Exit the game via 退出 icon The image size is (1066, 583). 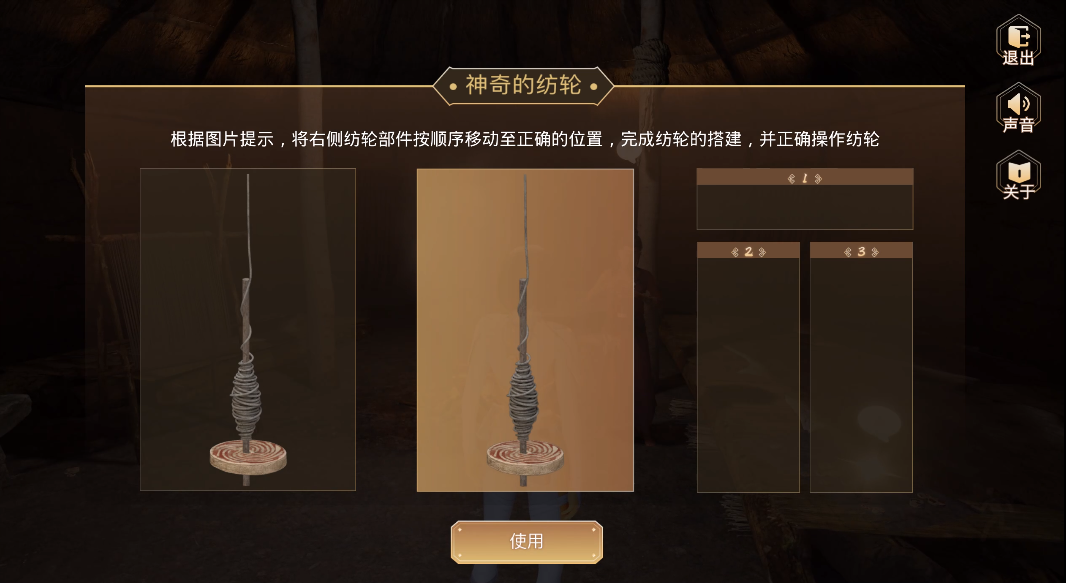tap(1018, 40)
